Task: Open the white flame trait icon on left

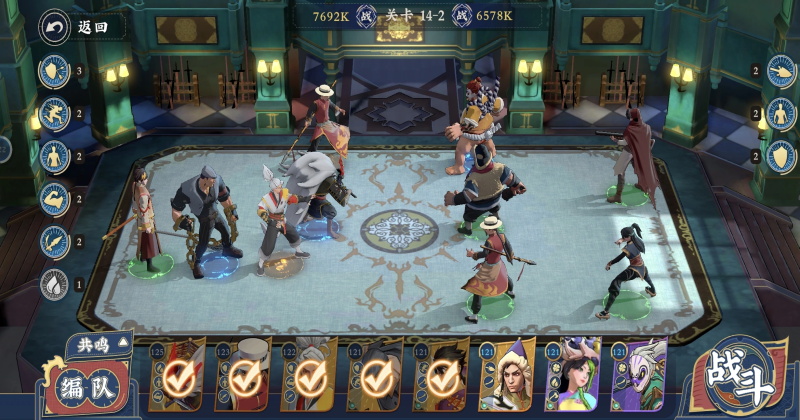Action: click(53, 285)
